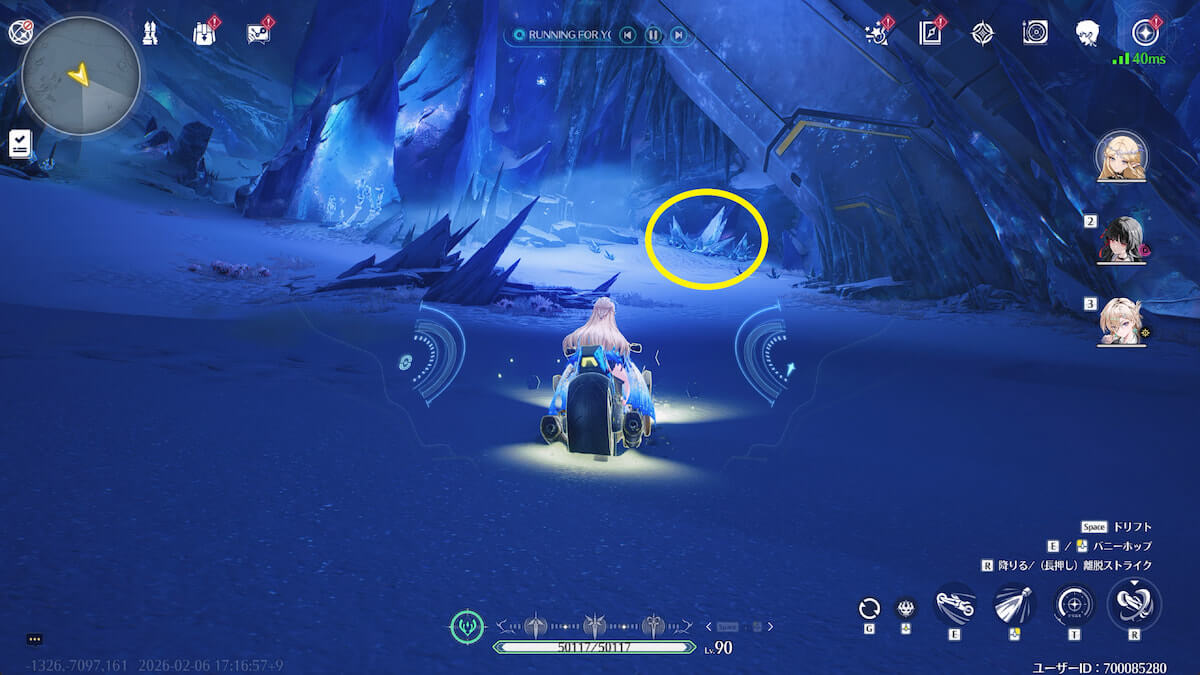This screenshot has height=675, width=1200.
Task: Open the backpack inventory icon
Action: (x=204, y=33)
